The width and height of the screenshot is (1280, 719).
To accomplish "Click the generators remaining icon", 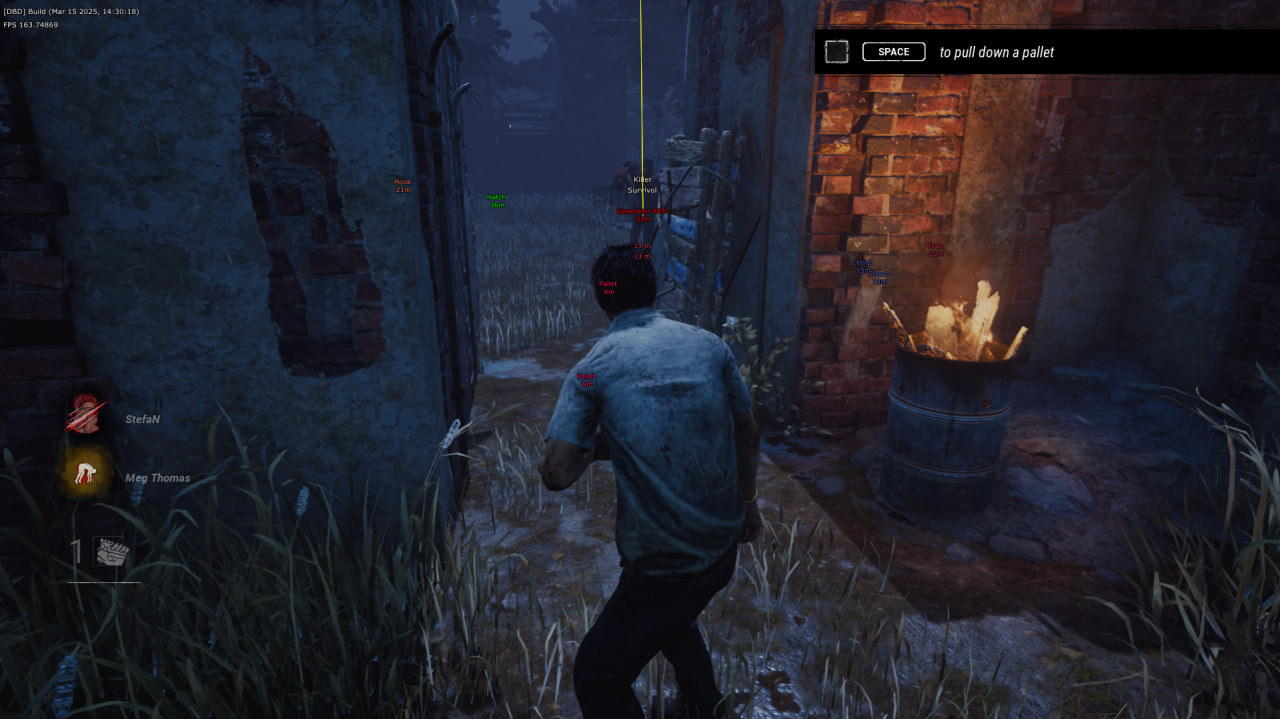I will [109, 552].
